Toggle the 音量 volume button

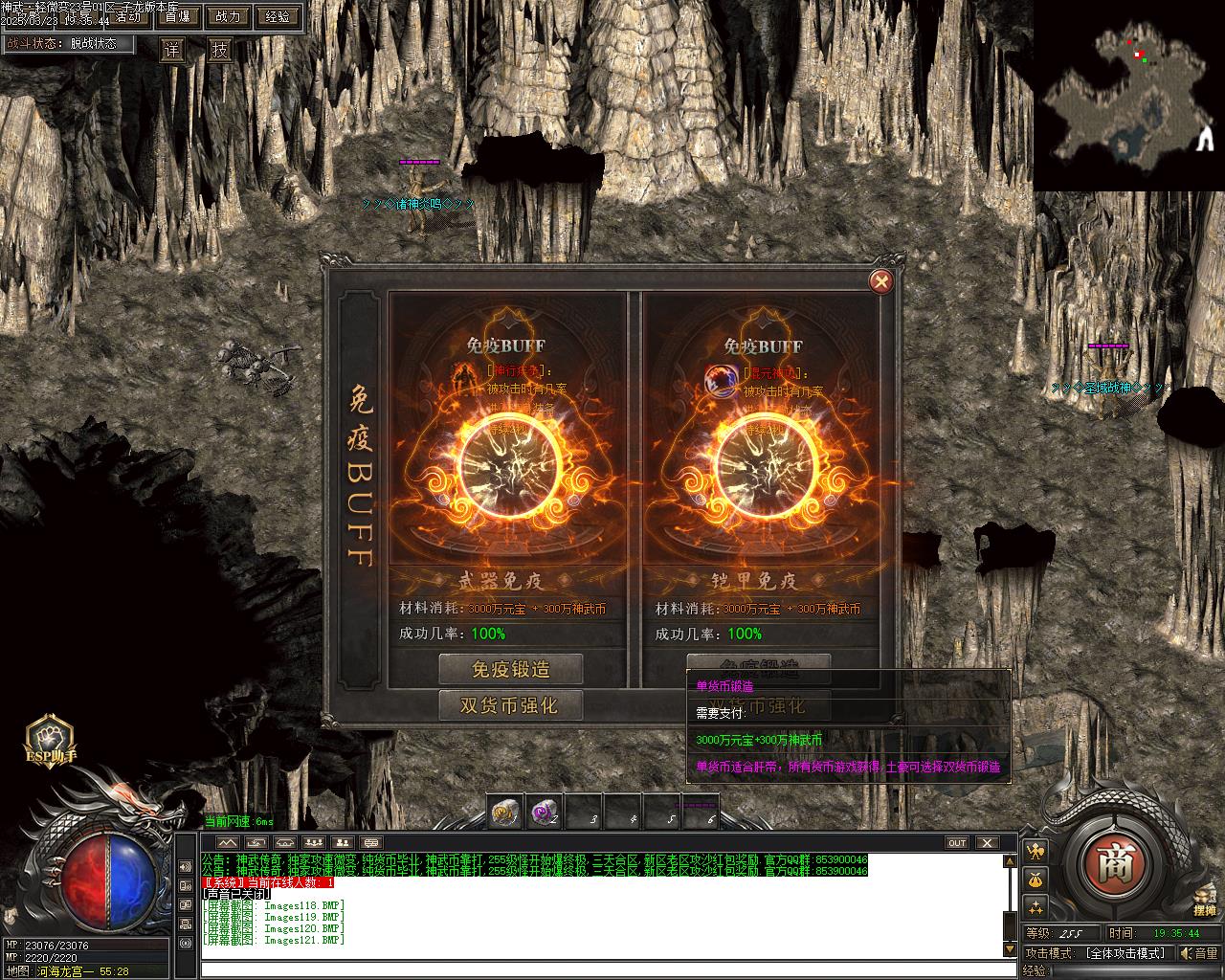[x=1198, y=953]
